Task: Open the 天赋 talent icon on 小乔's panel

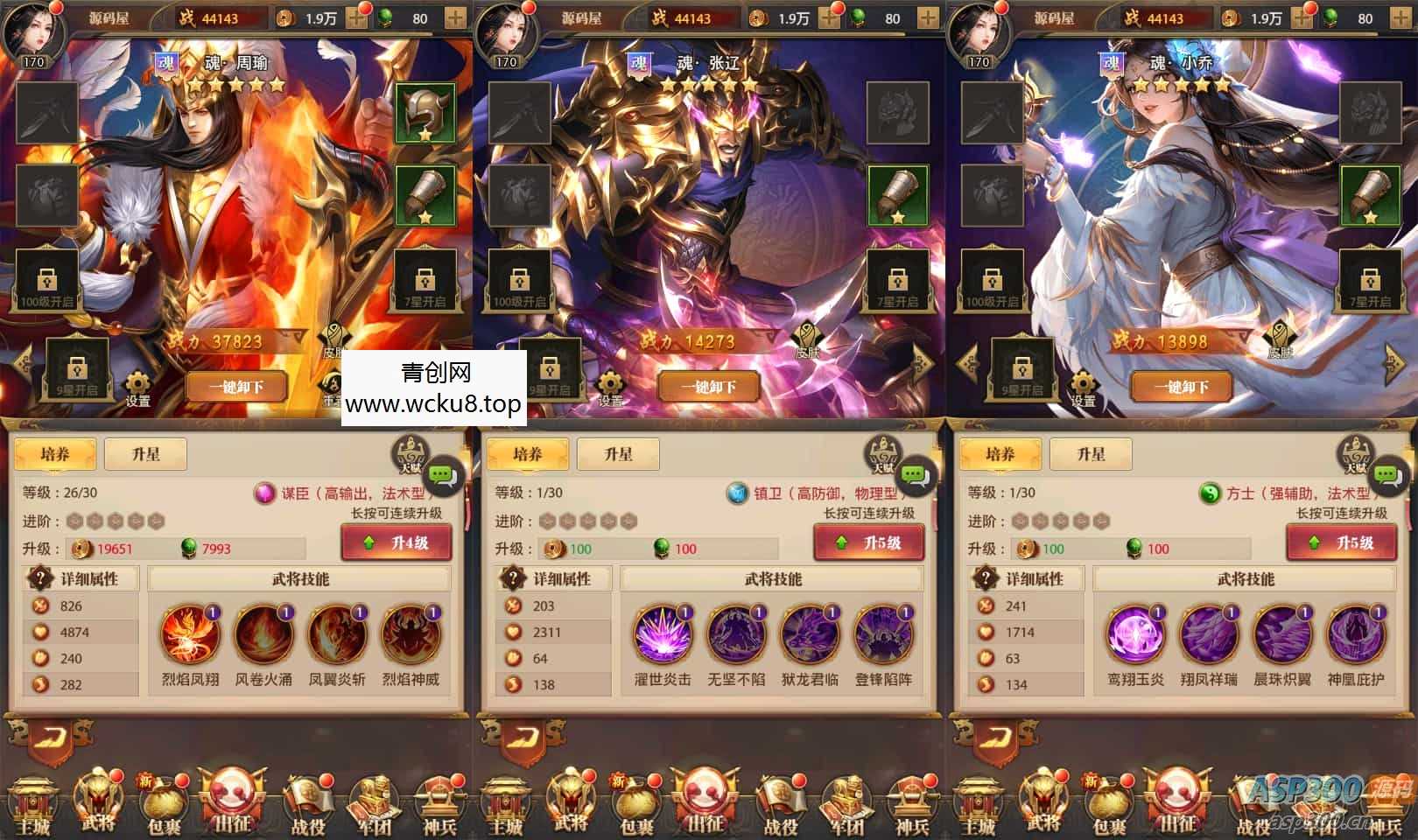Action: click(1357, 451)
